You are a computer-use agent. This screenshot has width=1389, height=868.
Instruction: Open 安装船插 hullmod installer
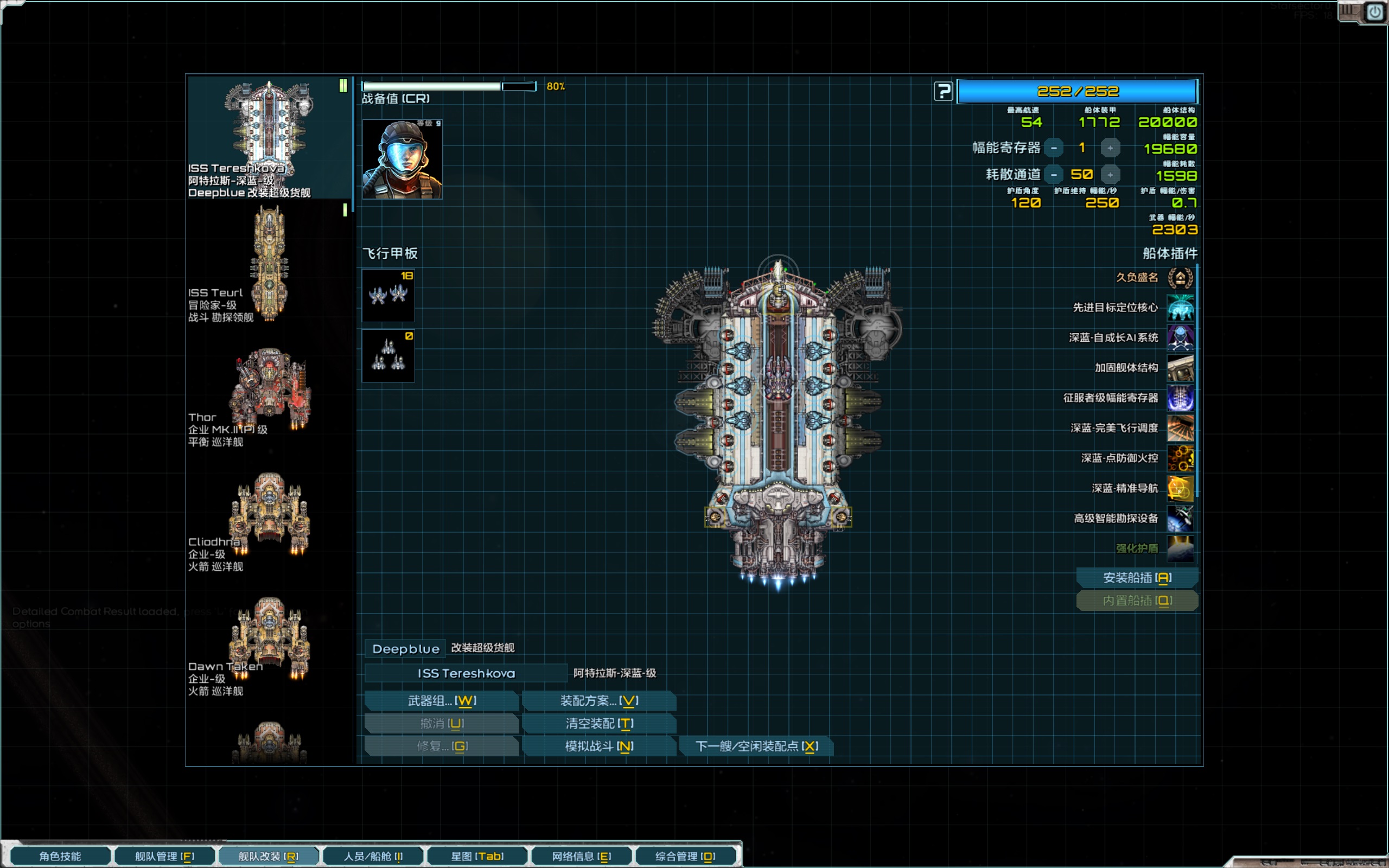click(1137, 578)
